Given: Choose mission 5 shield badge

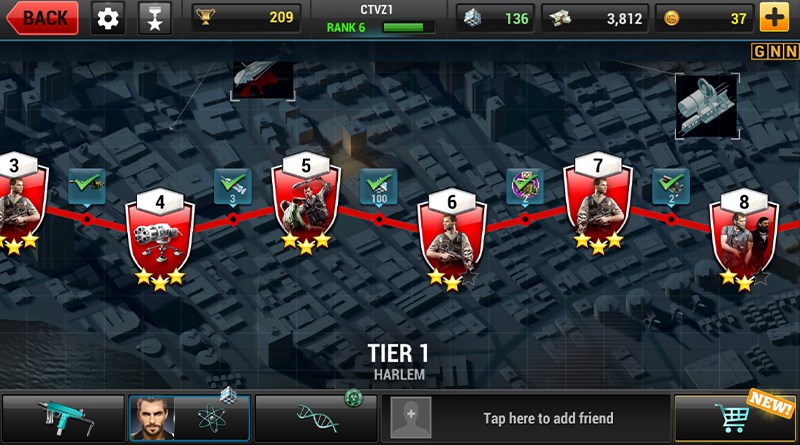Looking at the screenshot, I should pos(306,200).
